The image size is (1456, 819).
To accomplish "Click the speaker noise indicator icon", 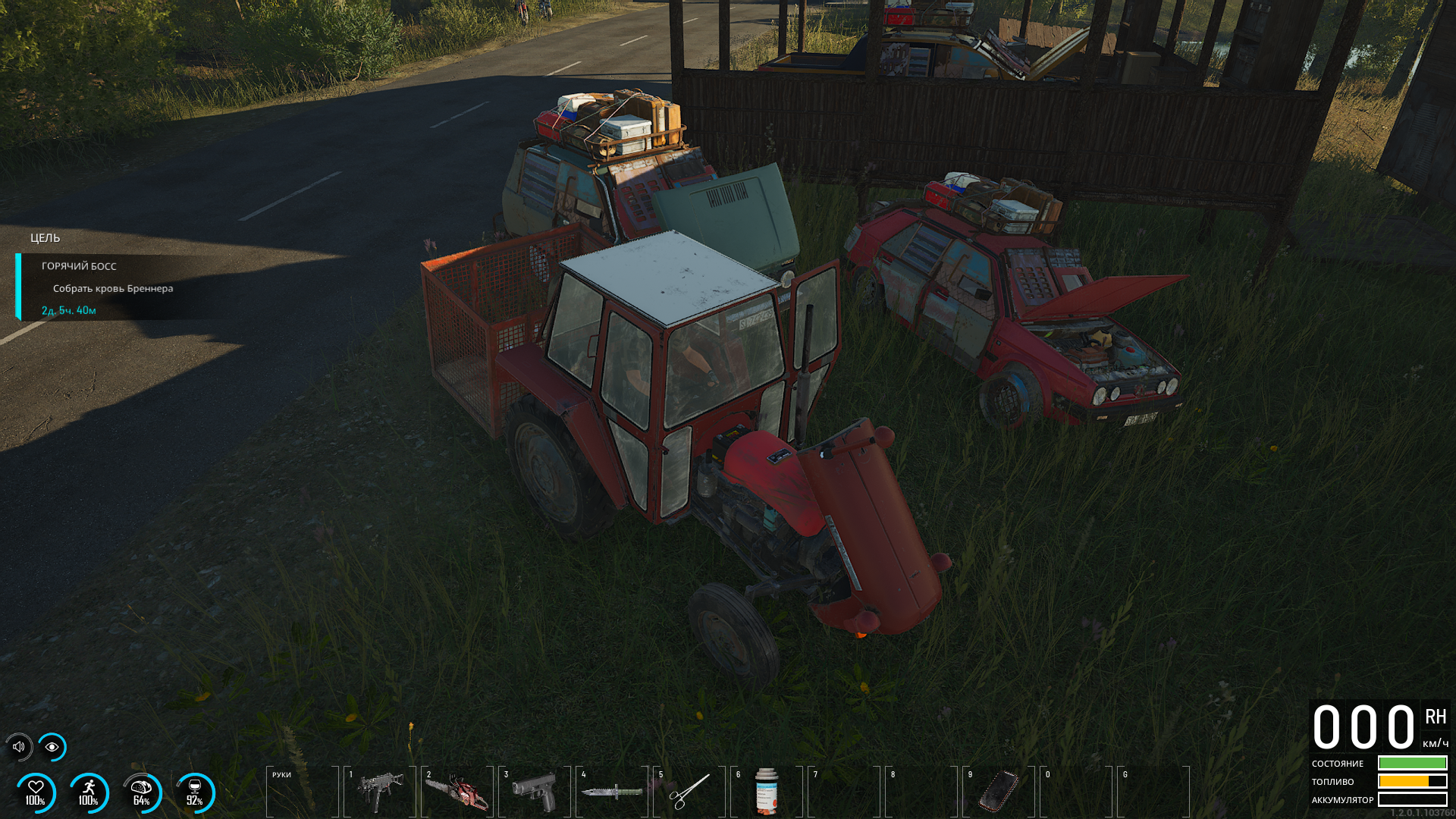I will tap(19, 747).
